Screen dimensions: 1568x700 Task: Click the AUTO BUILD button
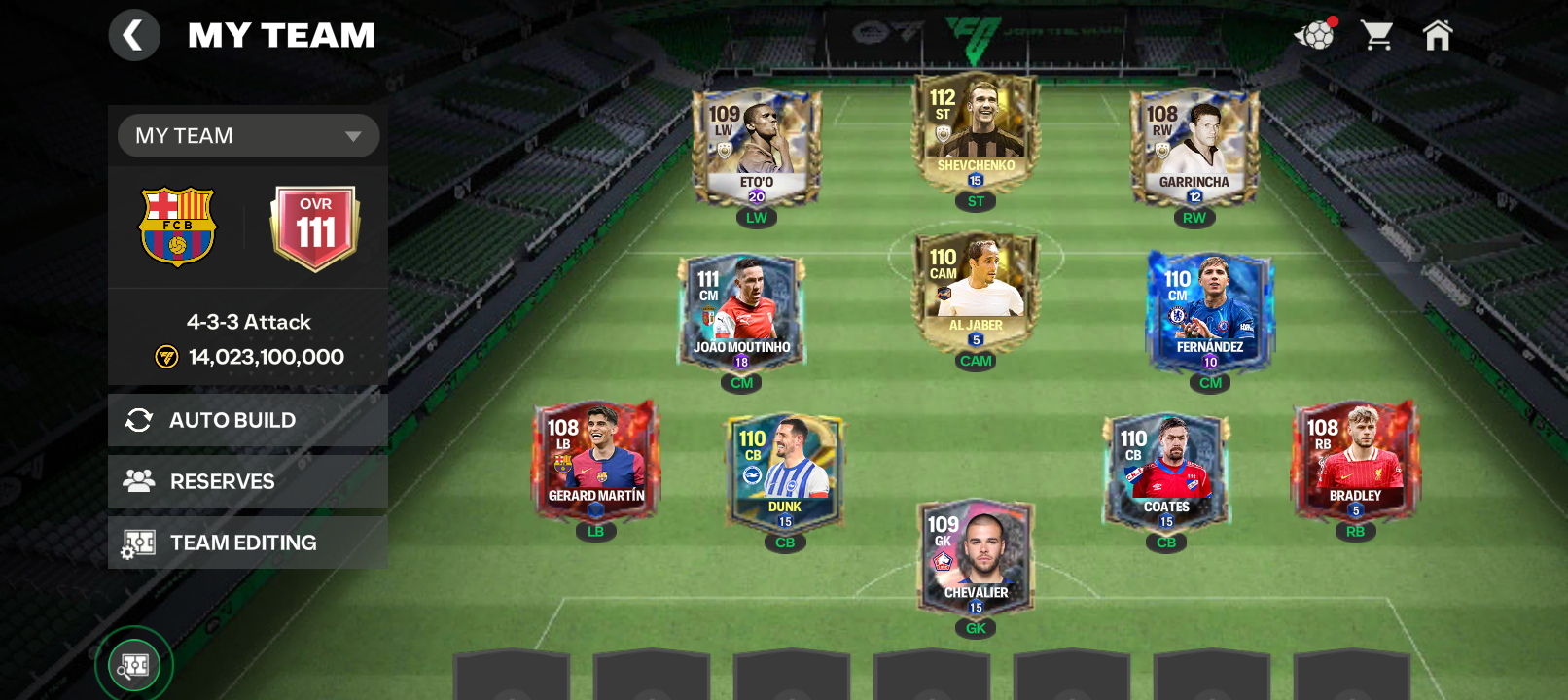pyautogui.click(x=248, y=420)
